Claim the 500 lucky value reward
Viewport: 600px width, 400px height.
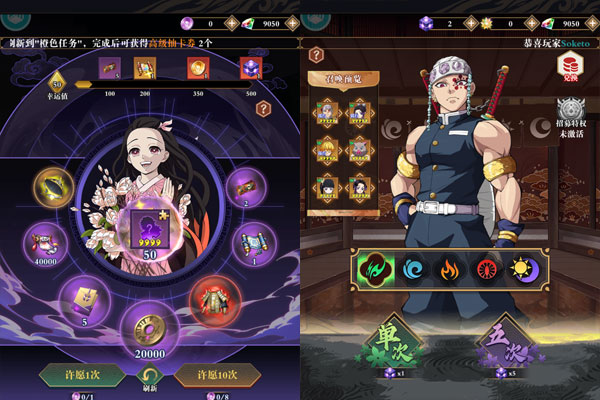point(250,68)
